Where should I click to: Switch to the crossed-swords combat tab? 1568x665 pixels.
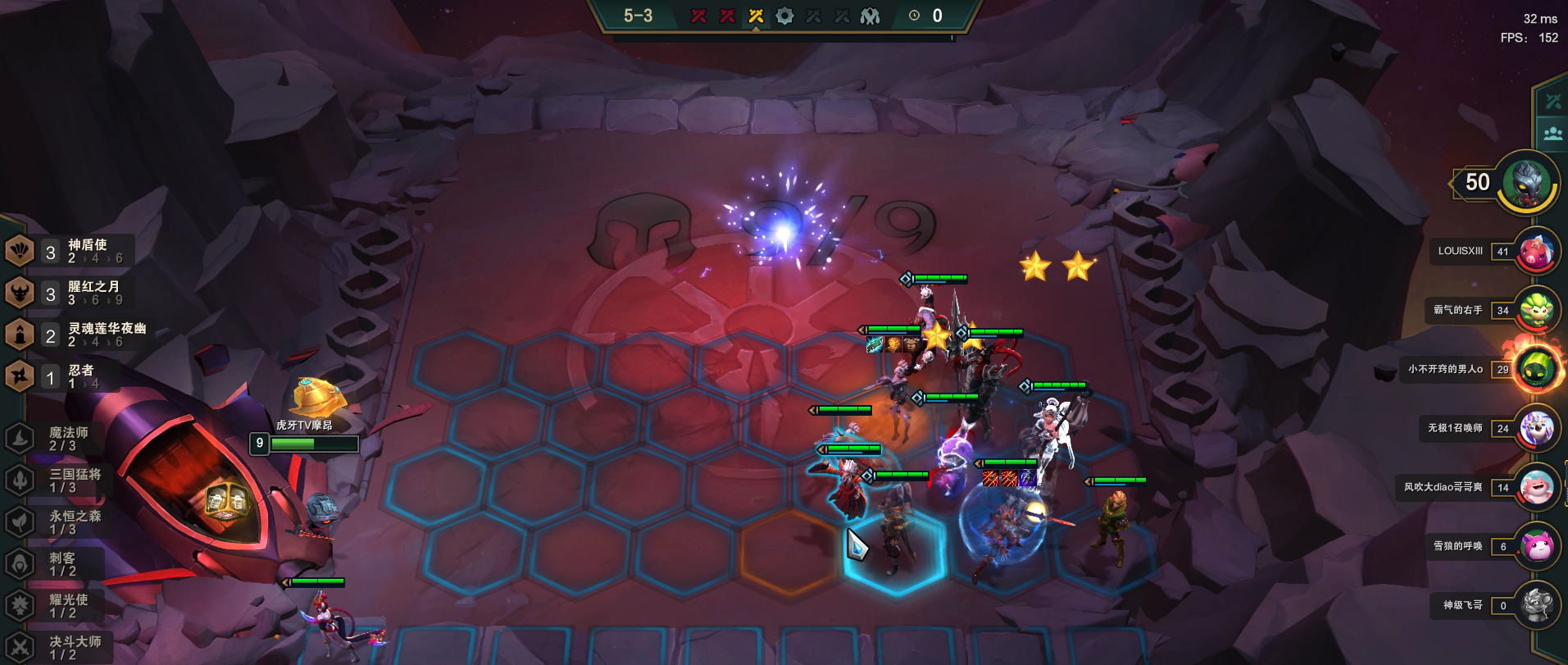click(x=1552, y=102)
